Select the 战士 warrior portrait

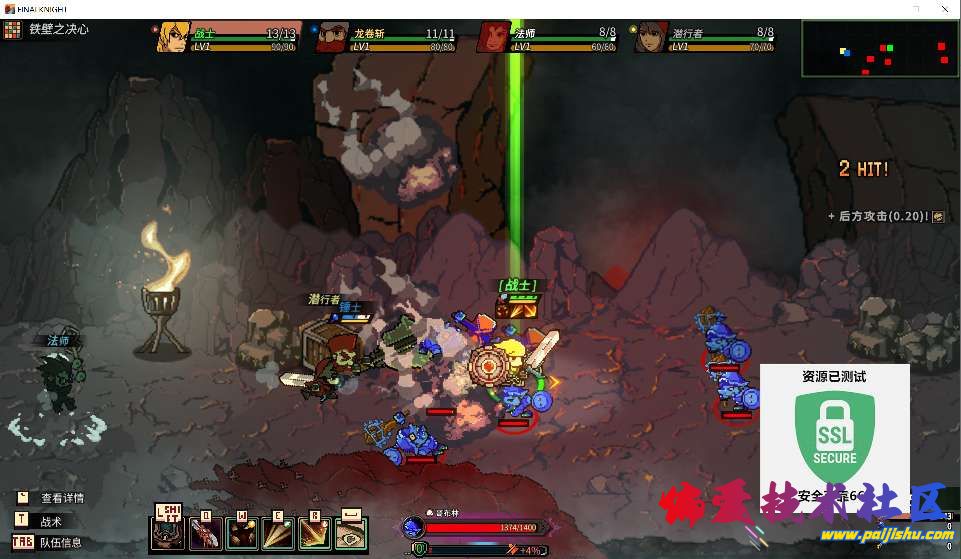173,37
